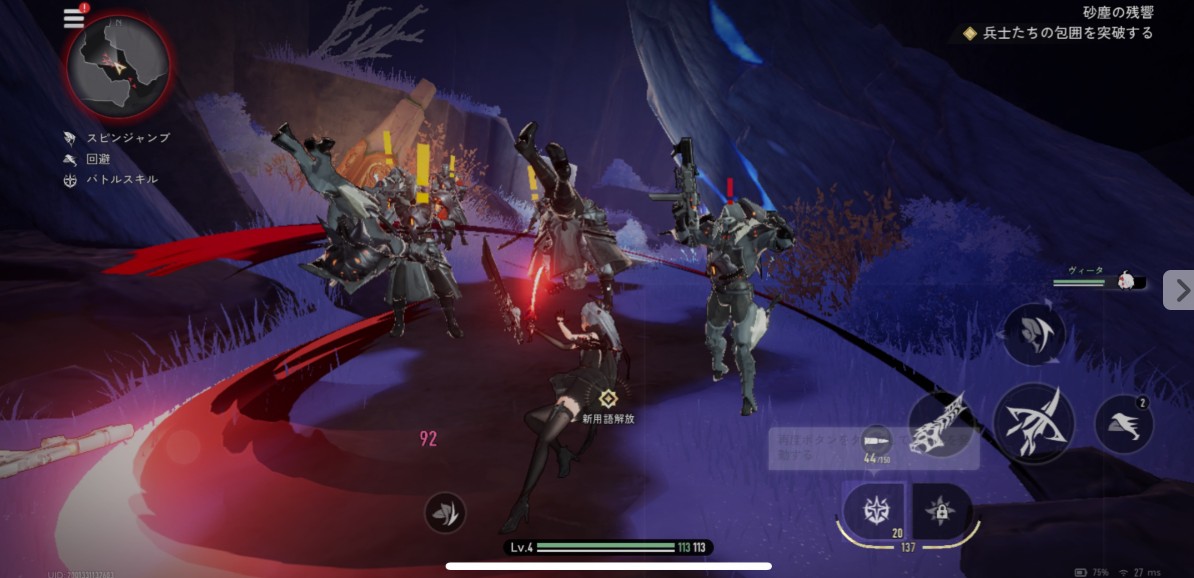The image size is (1194, 578).
Task: Expand the side panel with the arrow tab
Action: [1180, 290]
